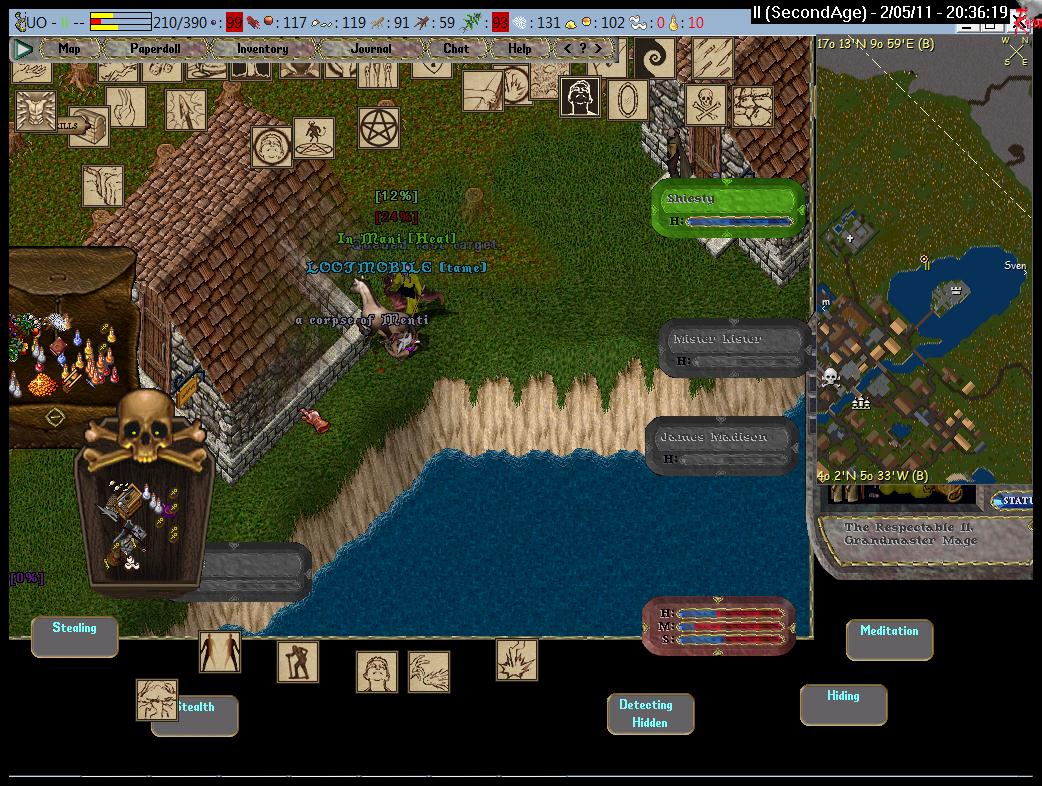Use the Detecting Hidden skill button

pyautogui.click(x=649, y=713)
